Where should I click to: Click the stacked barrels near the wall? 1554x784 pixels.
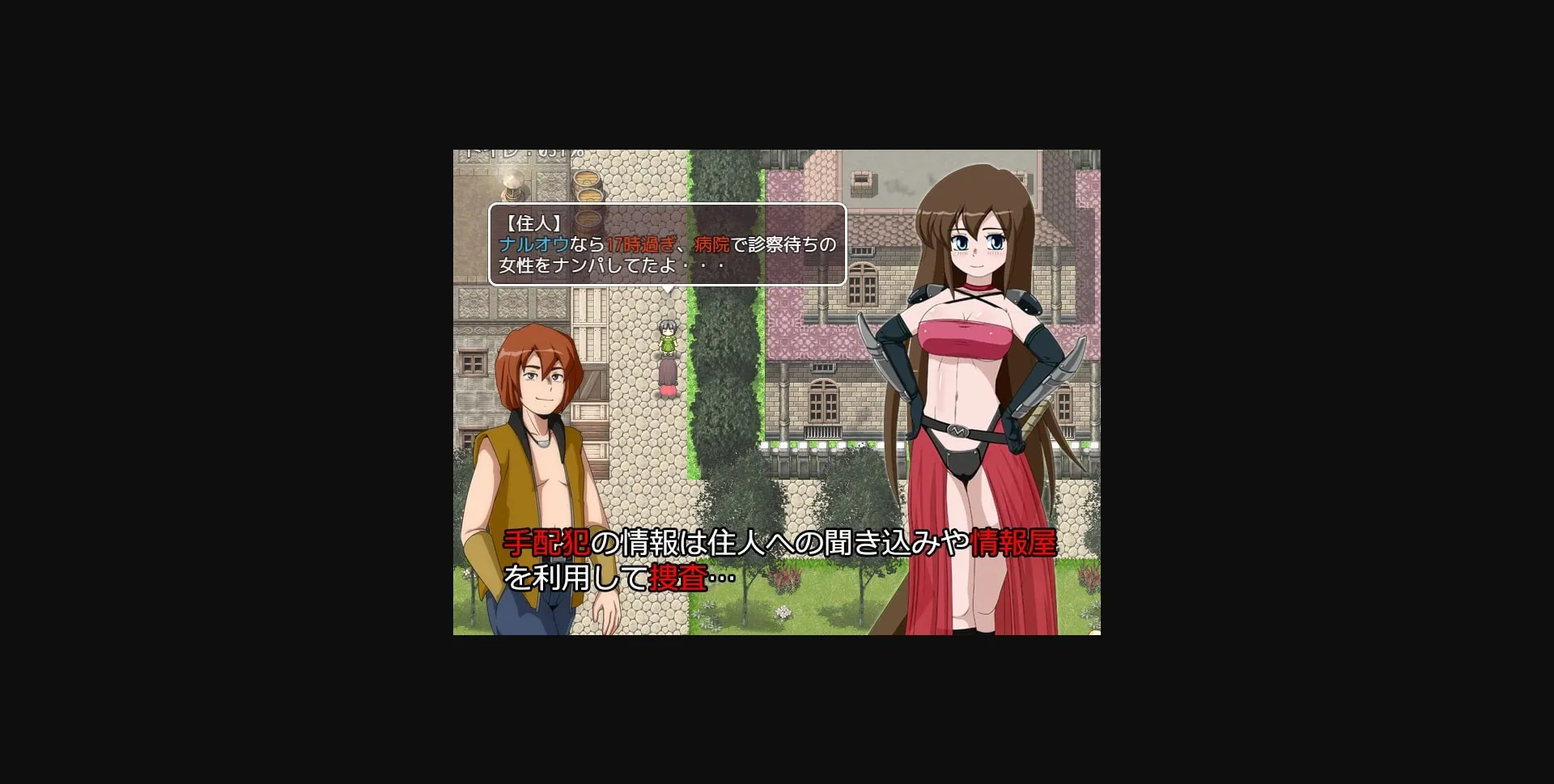coord(588,184)
